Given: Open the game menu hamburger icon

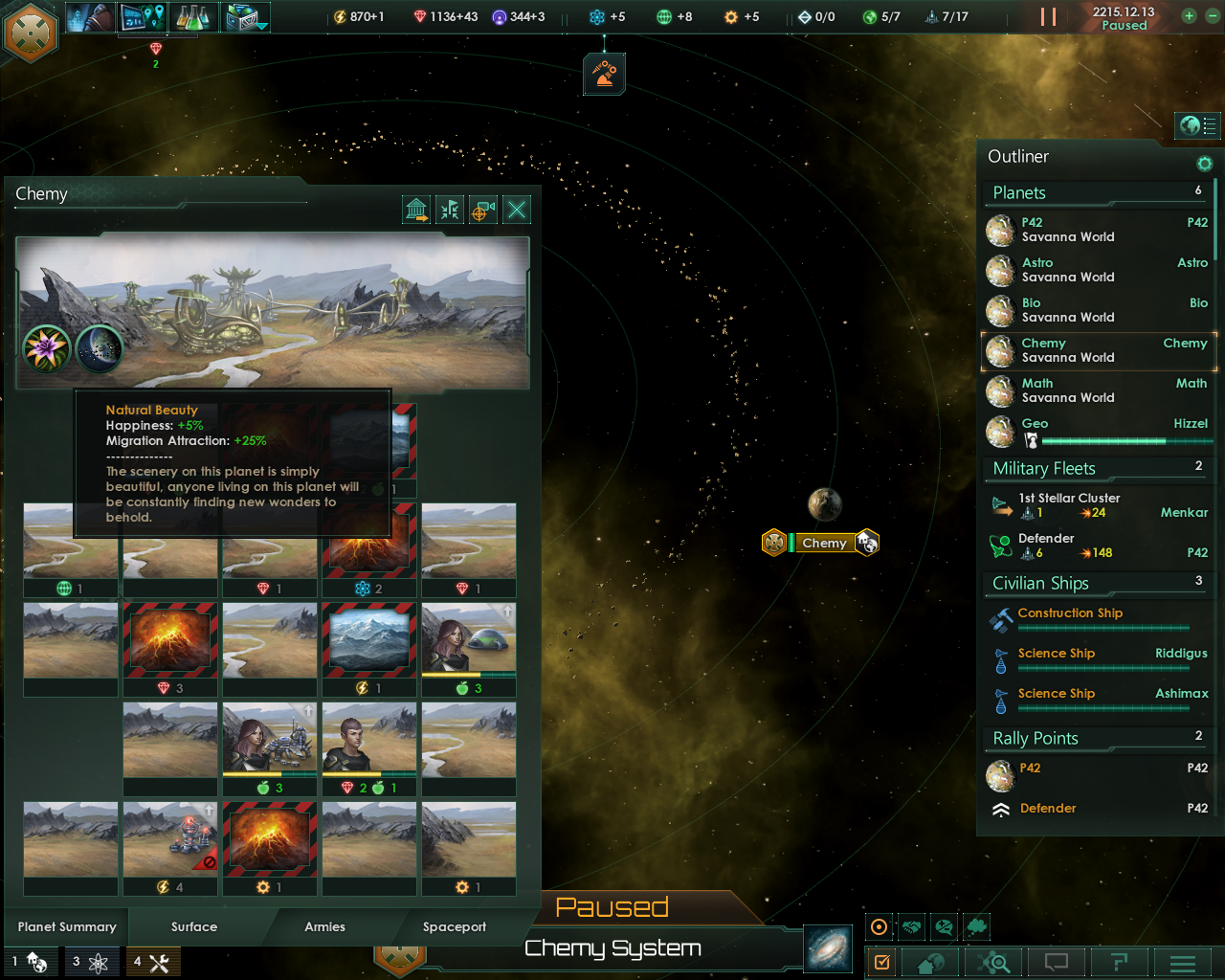Looking at the screenshot, I should point(1183,963).
